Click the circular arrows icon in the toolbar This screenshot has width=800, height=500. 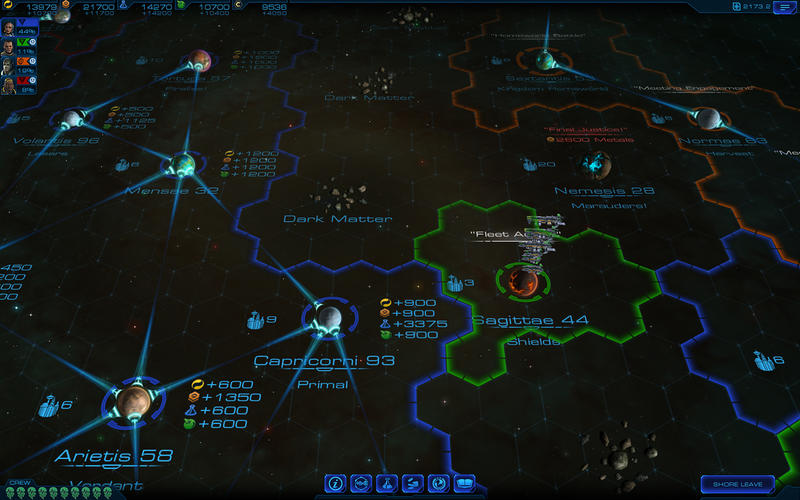coord(438,484)
